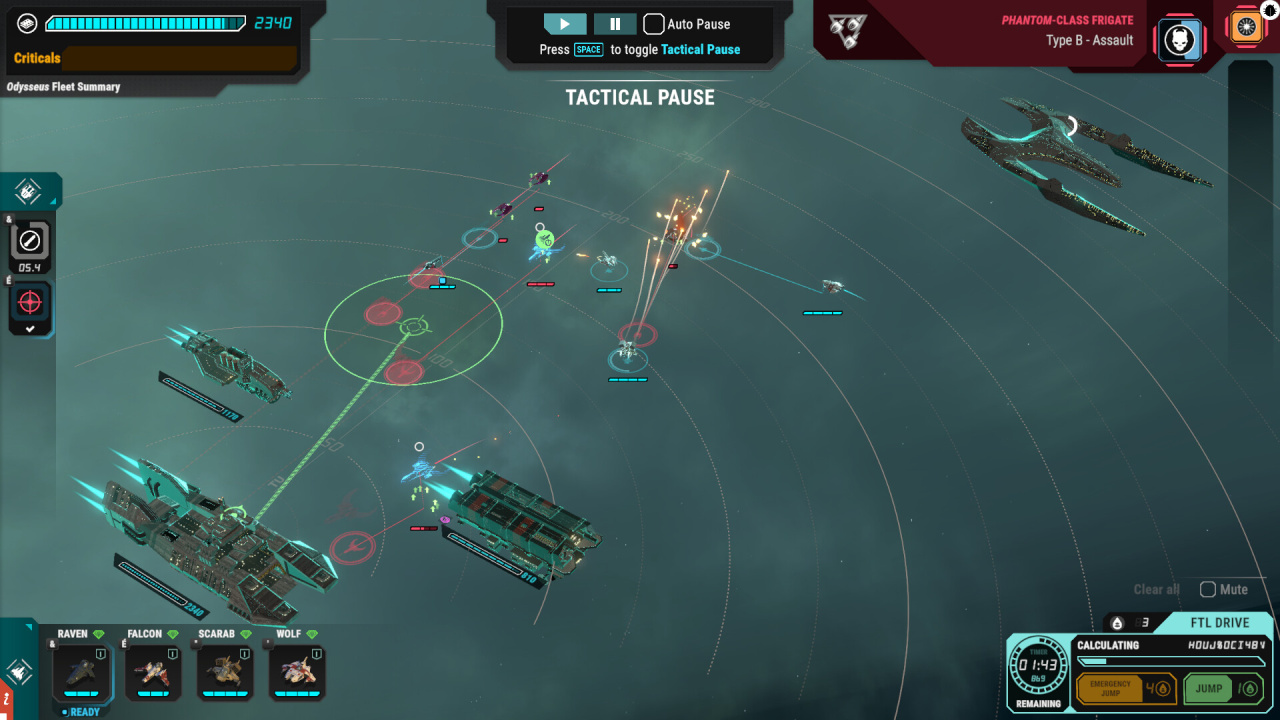Select the Raven squadron card
The width and height of the screenshot is (1280, 720).
(81, 672)
